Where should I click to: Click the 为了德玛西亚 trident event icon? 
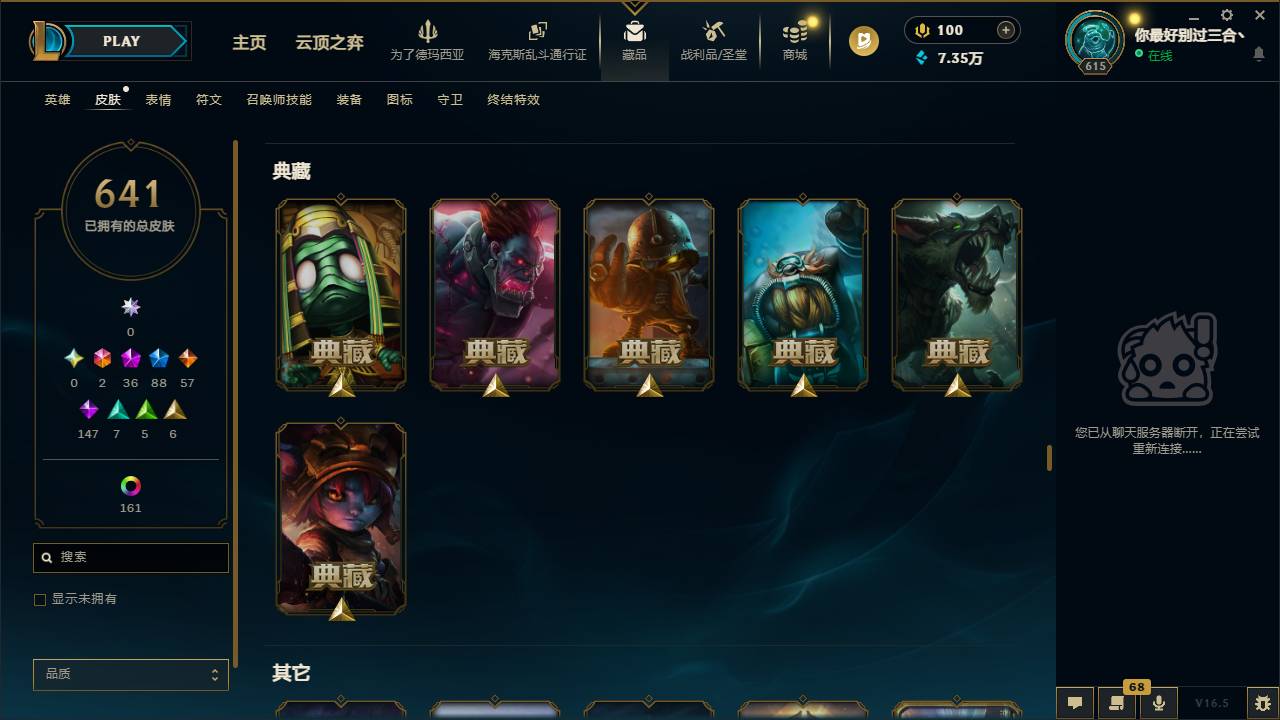click(429, 33)
